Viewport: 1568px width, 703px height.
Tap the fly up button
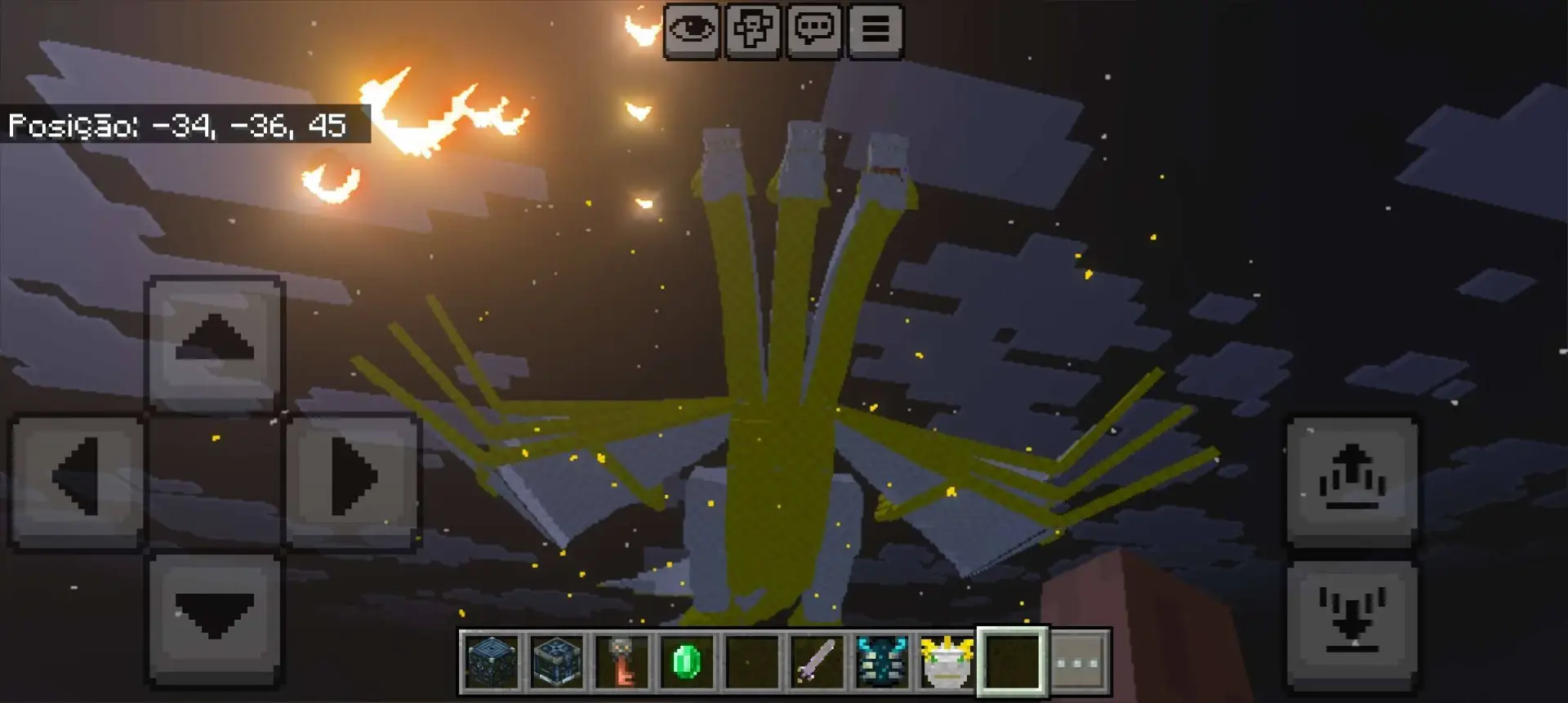[1352, 480]
